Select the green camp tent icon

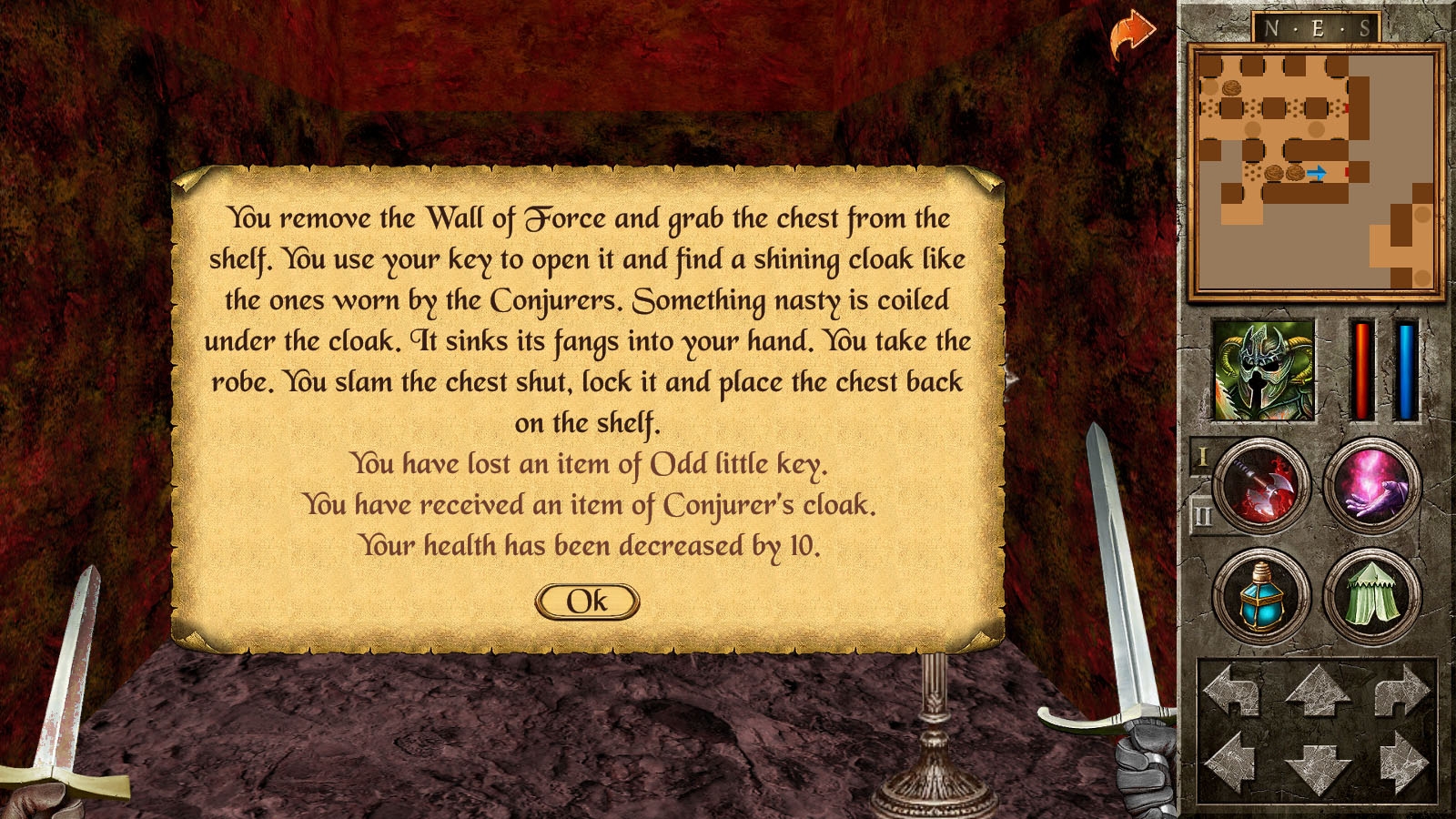[x=1371, y=596]
